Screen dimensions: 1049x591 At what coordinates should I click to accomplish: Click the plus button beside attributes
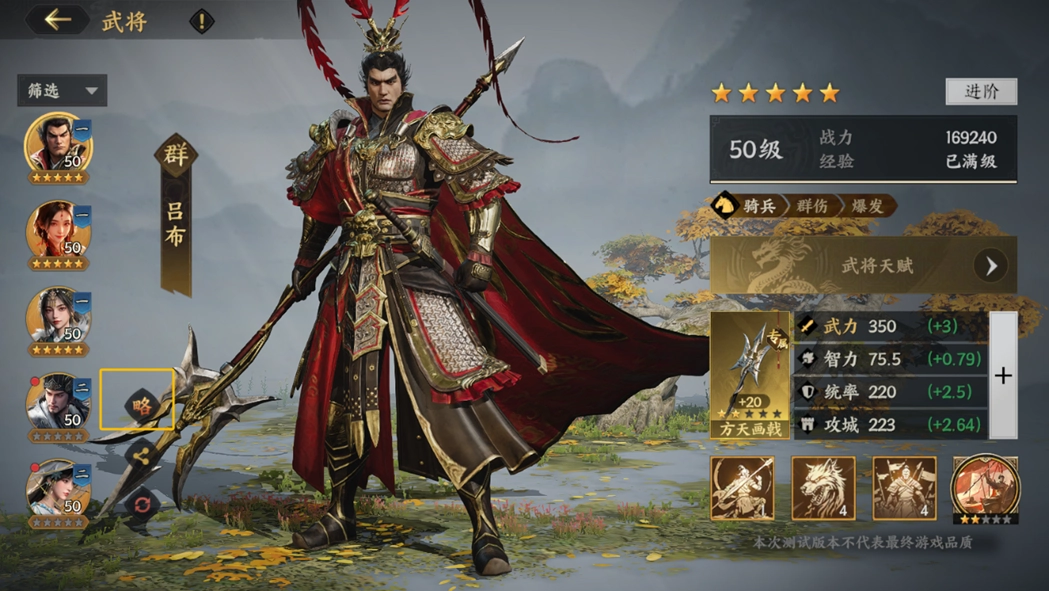[1003, 375]
